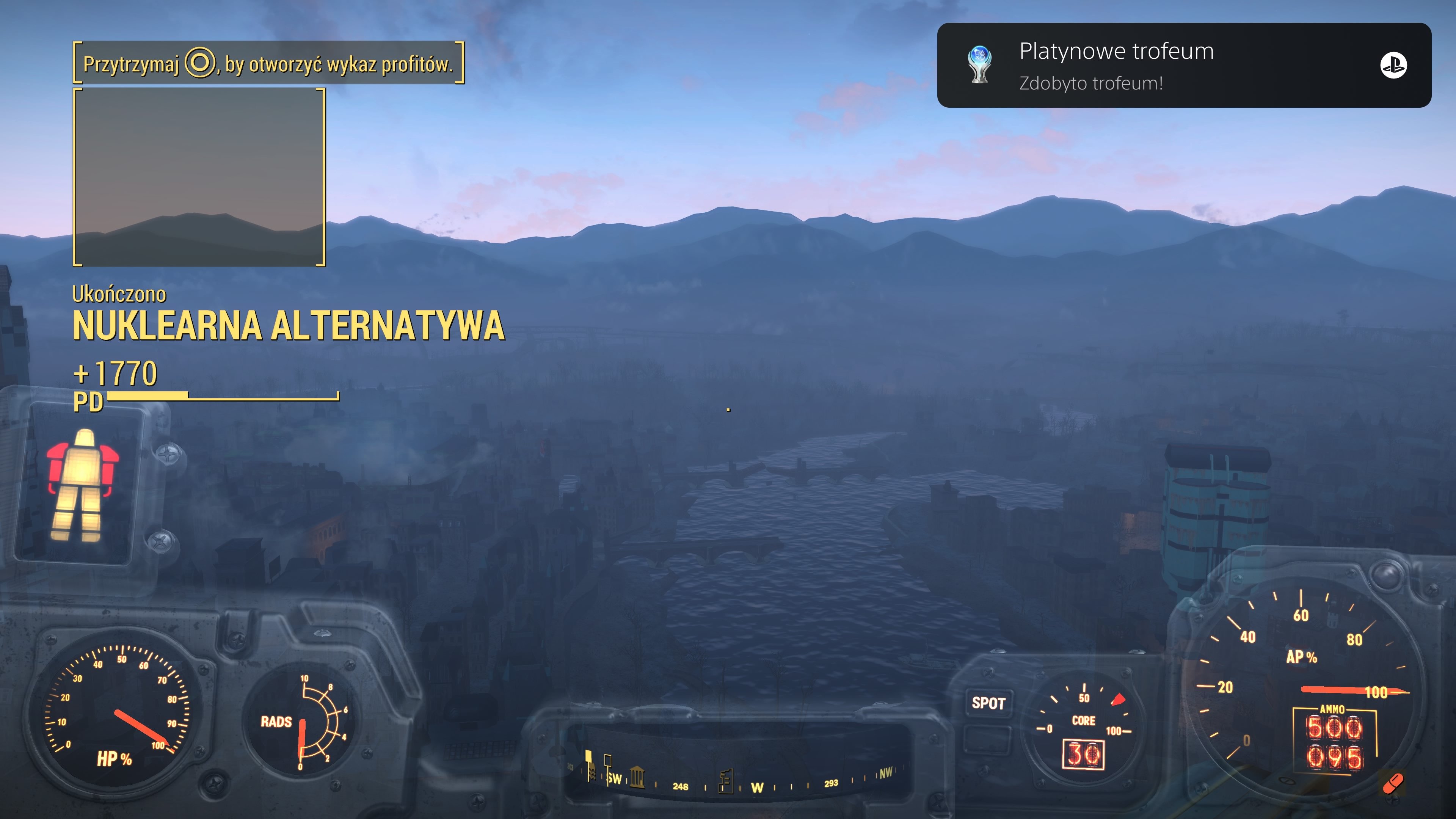This screenshot has height=819, width=1456.
Task: Toggle the SPOT indicator panel
Action: click(x=988, y=703)
